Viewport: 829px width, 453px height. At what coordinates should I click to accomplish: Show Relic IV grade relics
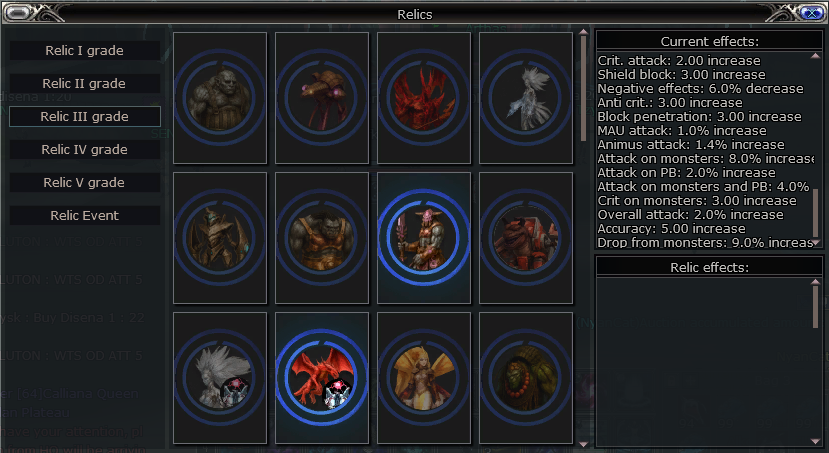pyautogui.click(x=85, y=149)
